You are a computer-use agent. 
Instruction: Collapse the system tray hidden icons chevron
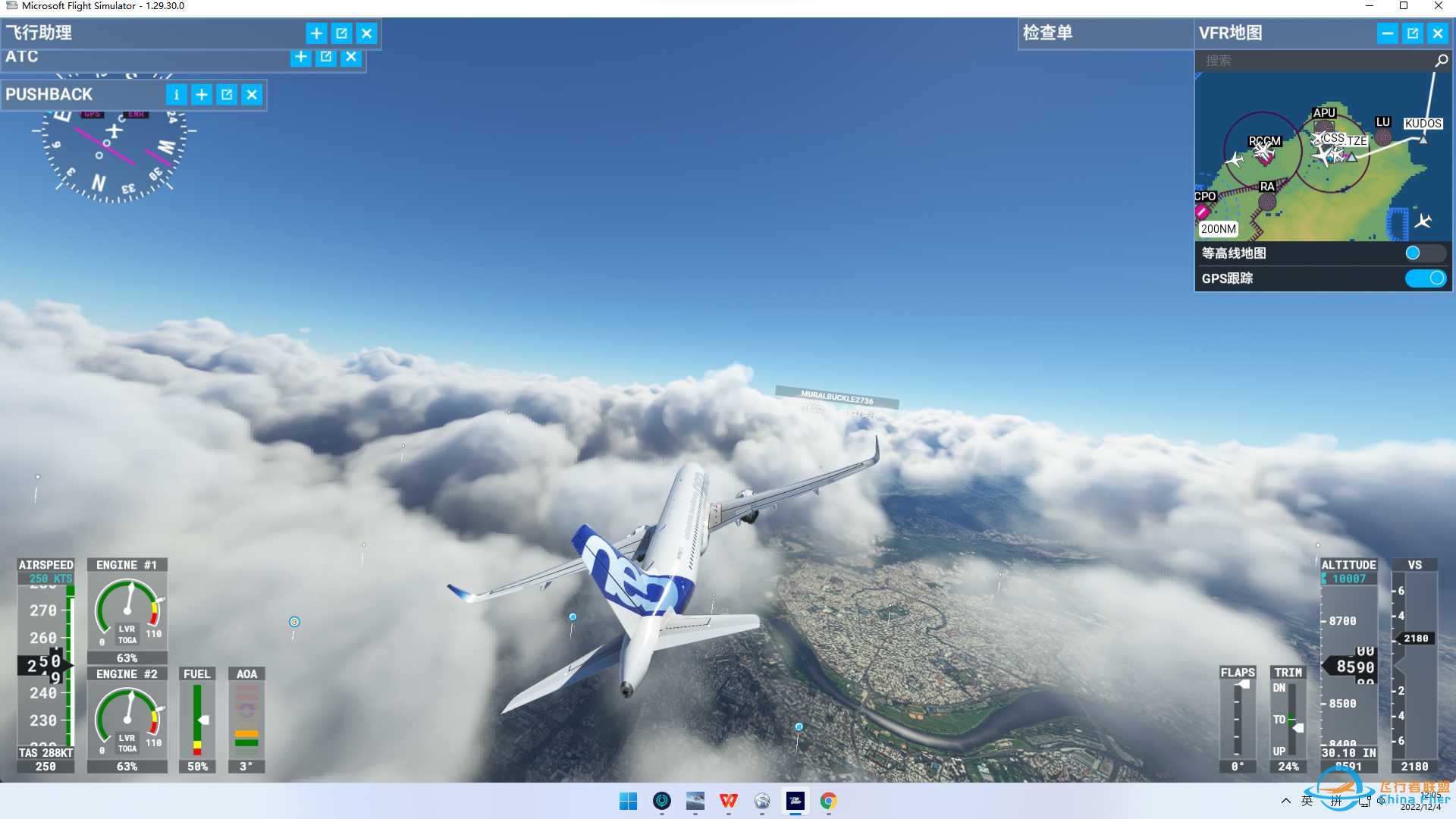click(x=1287, y=802)
